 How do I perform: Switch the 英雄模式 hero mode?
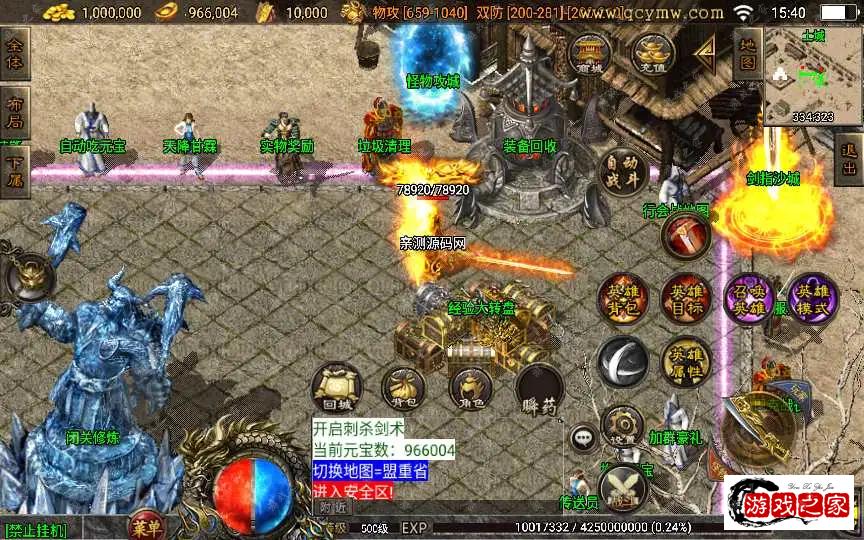pos(812,300)
